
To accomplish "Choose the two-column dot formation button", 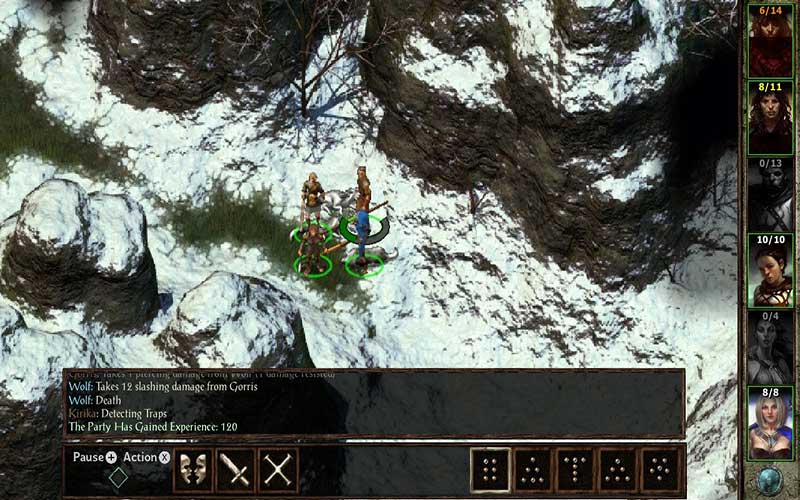I will (x=491, y=469).
